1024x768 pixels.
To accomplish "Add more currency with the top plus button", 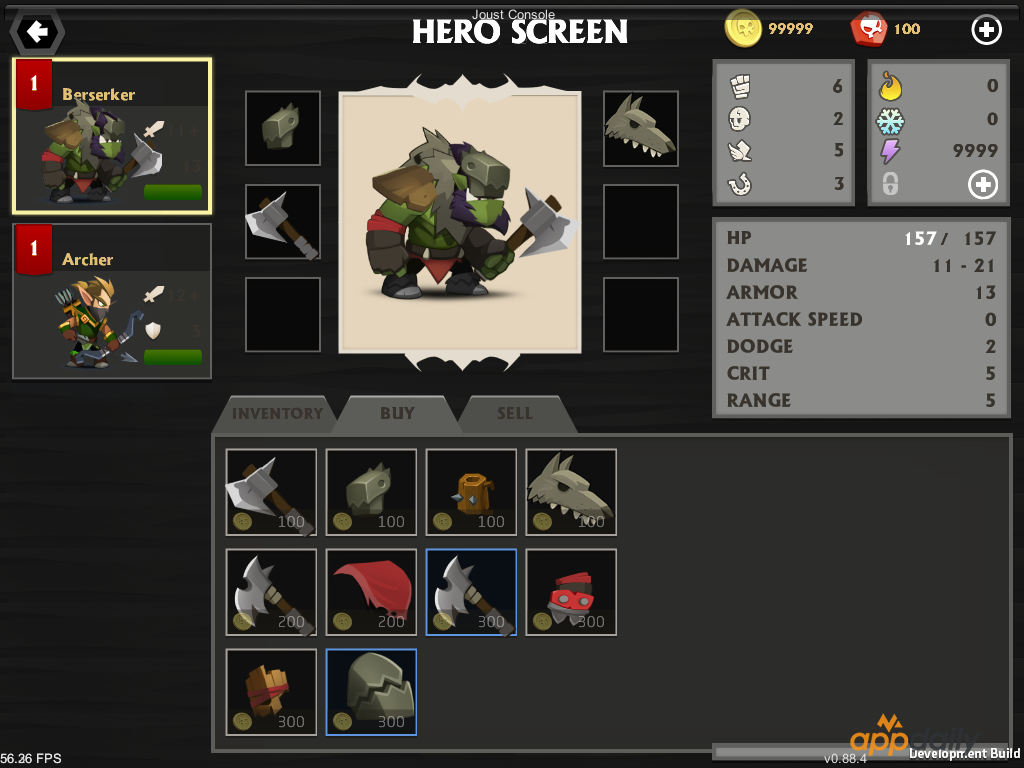I will pos(986,30).
